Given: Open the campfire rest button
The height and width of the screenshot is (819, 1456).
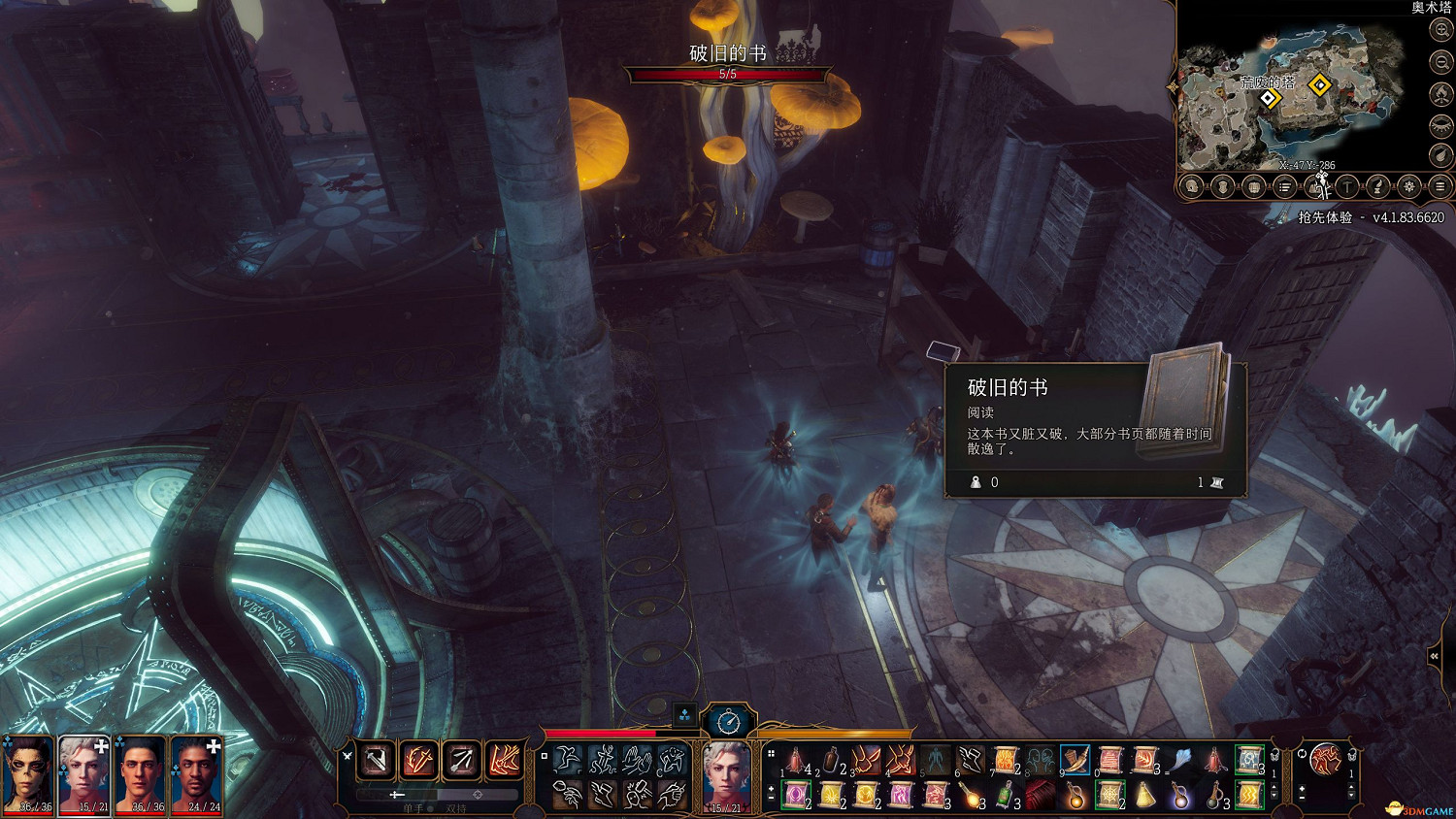Looking at the screenshot, I should coord(1441,94).
